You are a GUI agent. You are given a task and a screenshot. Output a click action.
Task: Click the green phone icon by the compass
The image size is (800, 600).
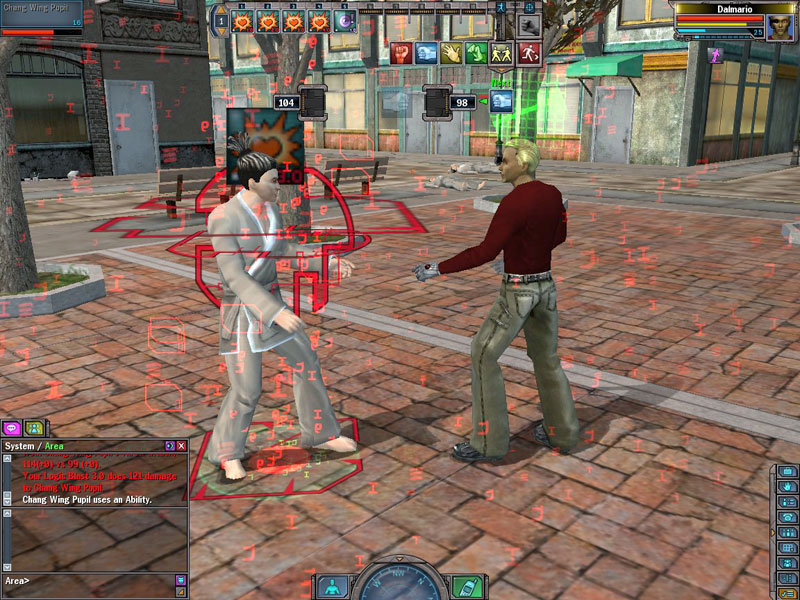click(x=465, y=586)
